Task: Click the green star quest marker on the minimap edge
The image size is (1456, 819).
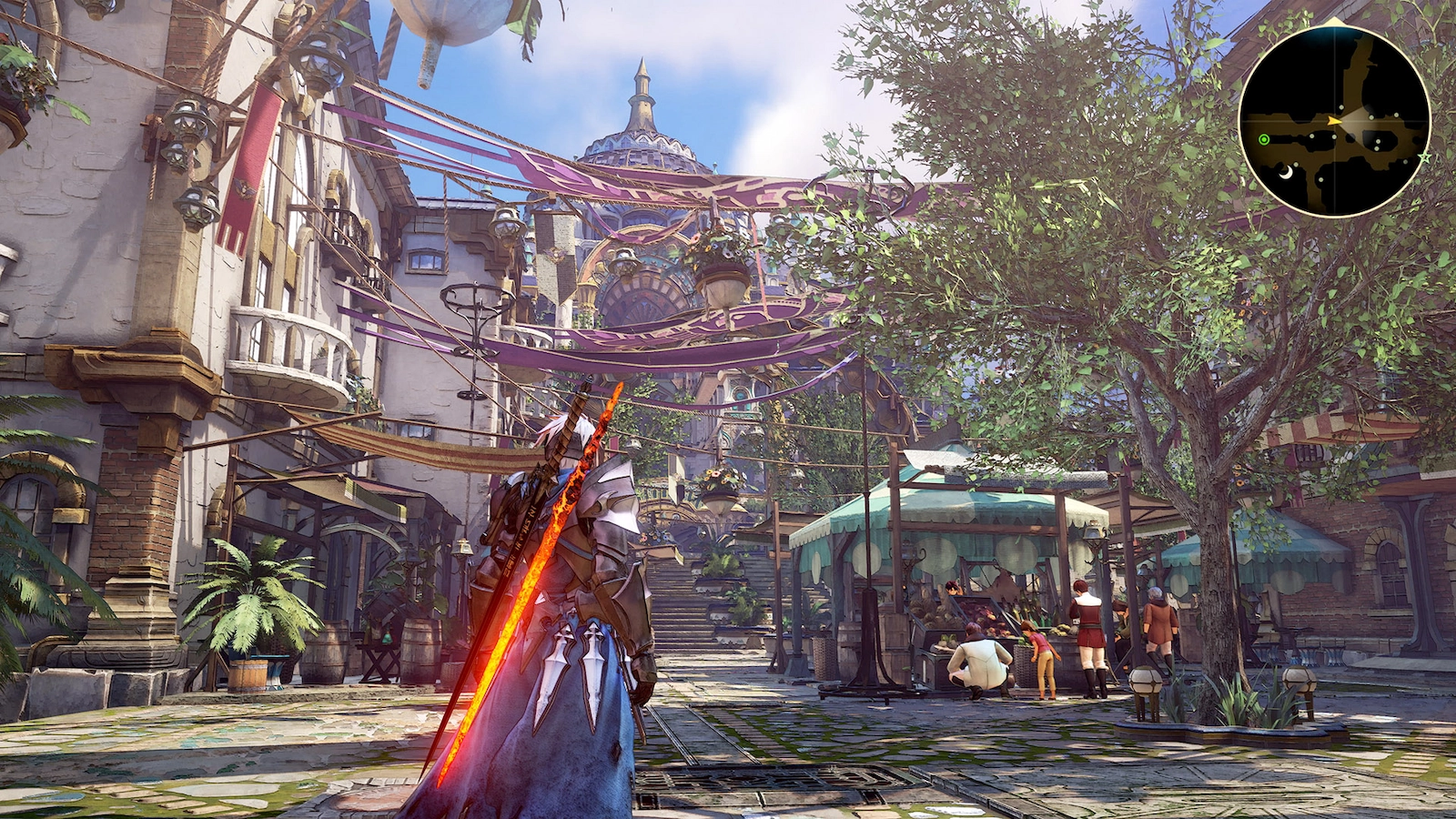Action: [x=1425, y=158]
